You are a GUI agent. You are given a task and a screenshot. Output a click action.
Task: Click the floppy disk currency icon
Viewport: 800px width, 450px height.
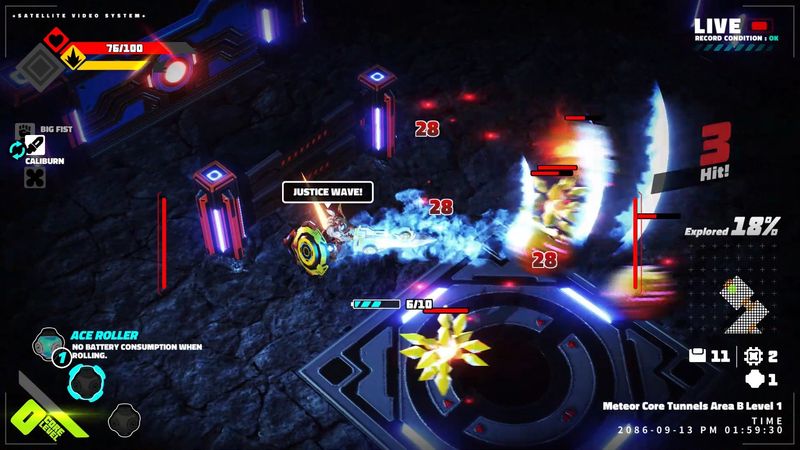point(699,355)
